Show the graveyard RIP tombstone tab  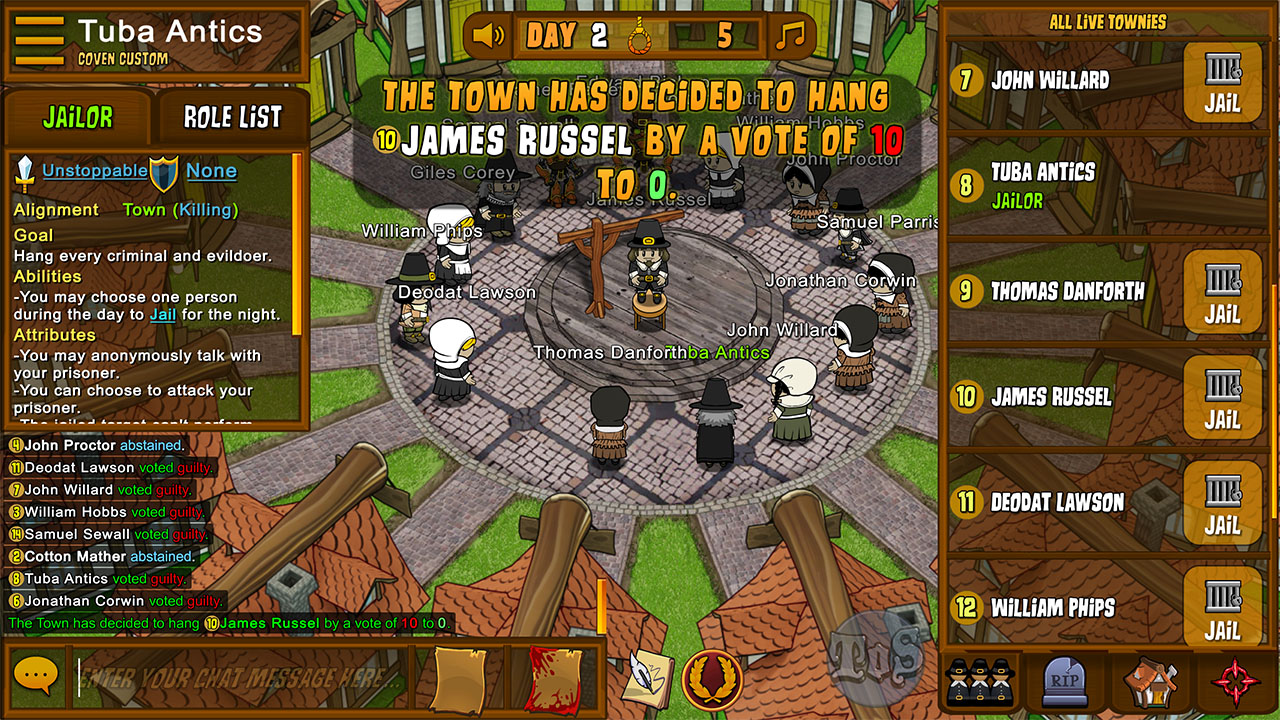(1064, 683)
